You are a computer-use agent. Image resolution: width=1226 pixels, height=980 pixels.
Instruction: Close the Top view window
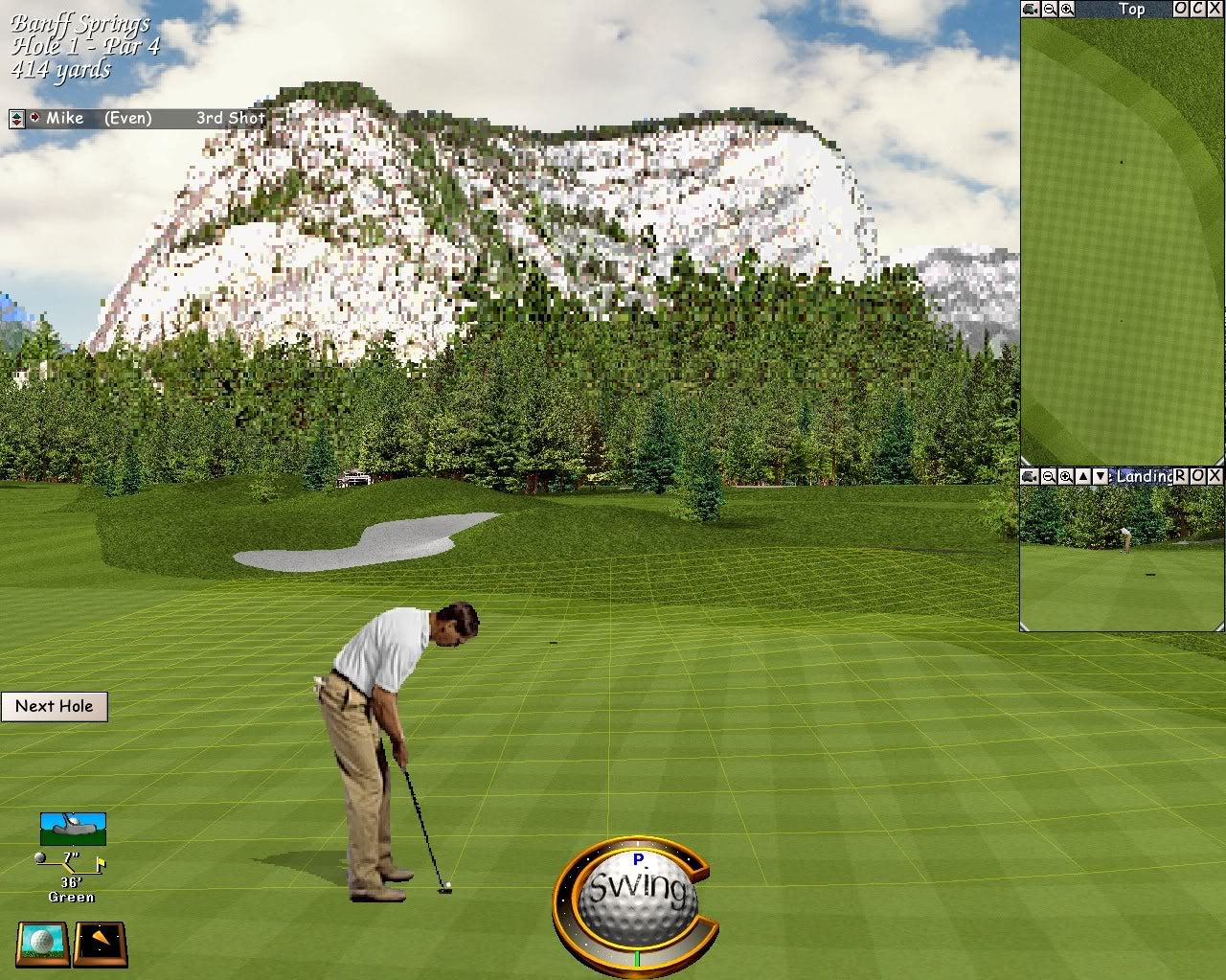[1215, 9]
